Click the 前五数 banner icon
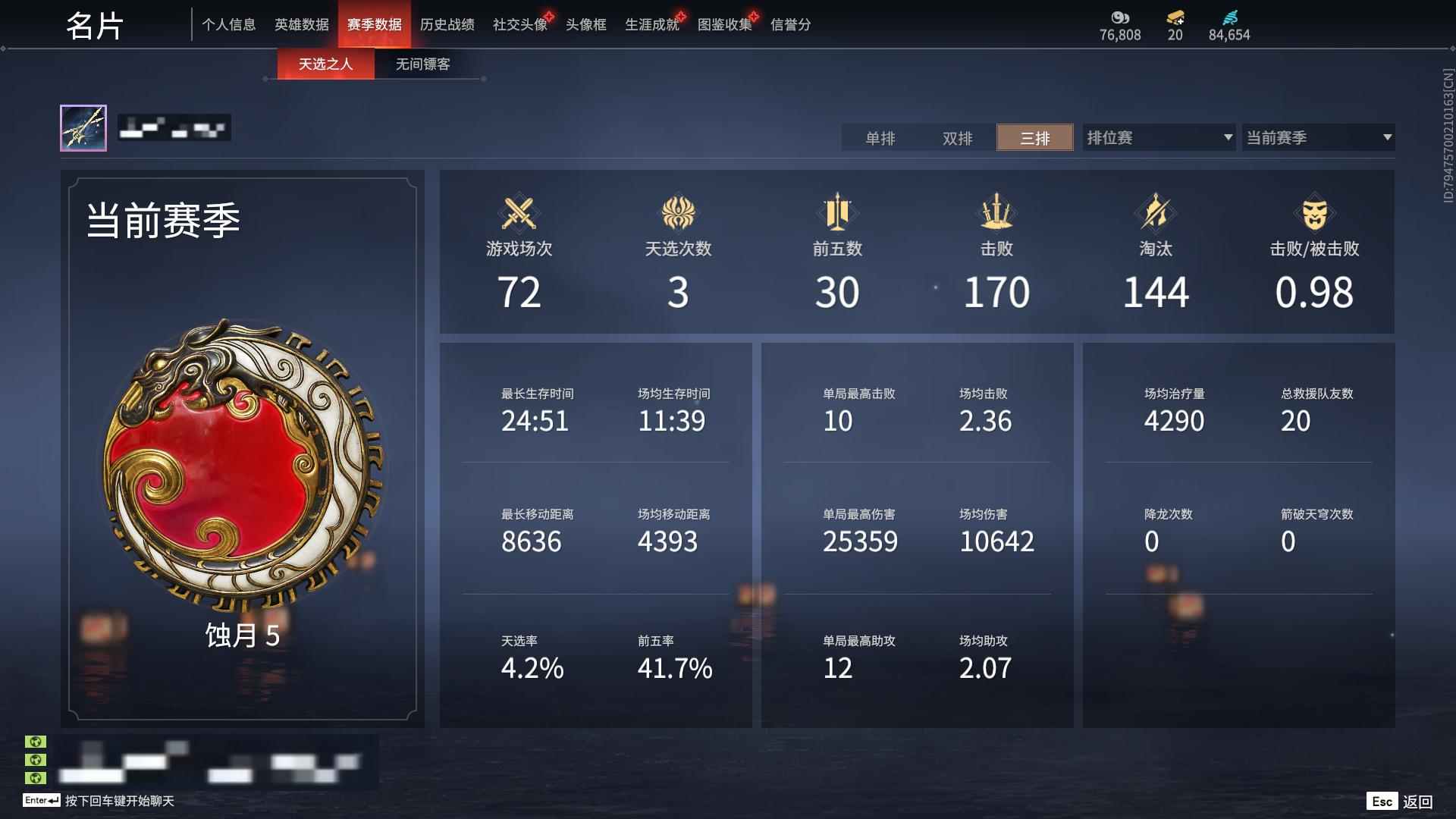 tap(837, 213)
